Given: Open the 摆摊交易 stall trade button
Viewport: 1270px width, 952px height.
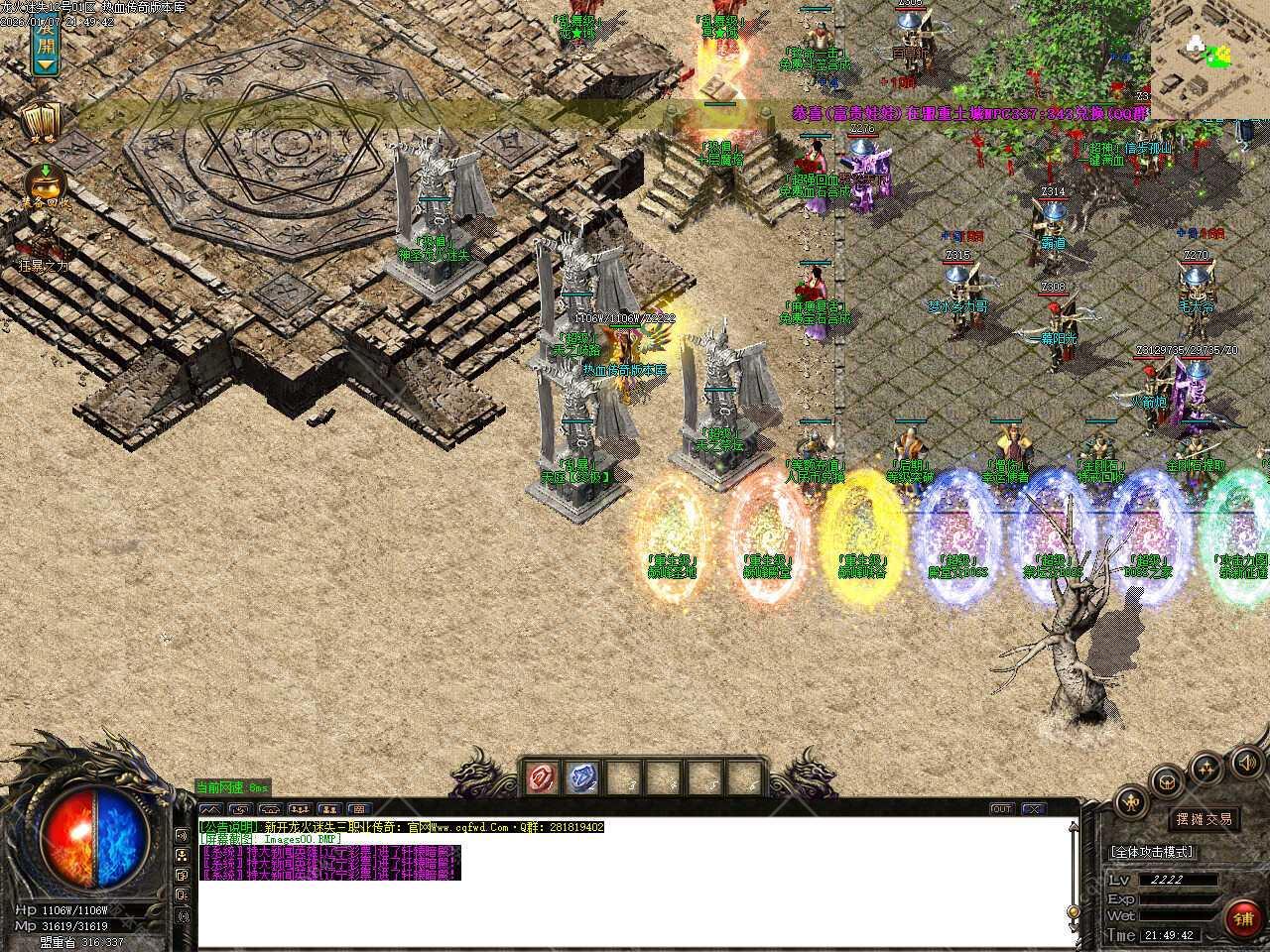Looking at the screenshot, I should pos(1205,819).
